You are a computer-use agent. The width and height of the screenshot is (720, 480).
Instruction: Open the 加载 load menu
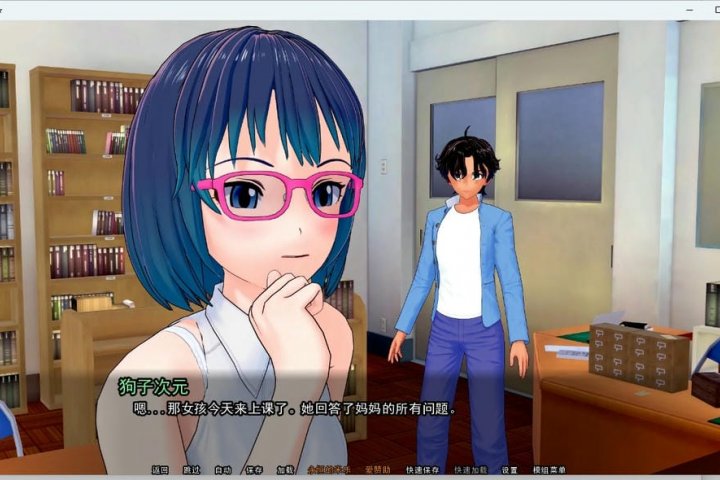pos(286,469)
